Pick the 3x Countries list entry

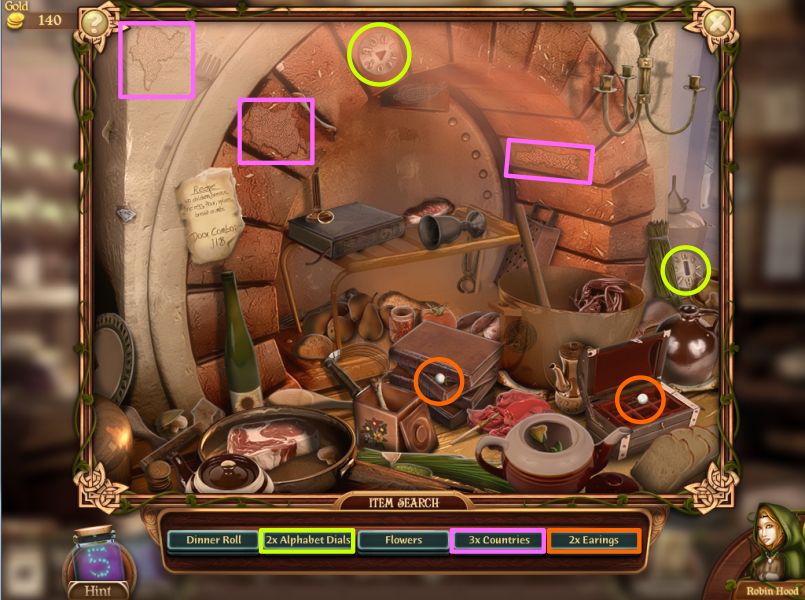[x=497, y=540]
